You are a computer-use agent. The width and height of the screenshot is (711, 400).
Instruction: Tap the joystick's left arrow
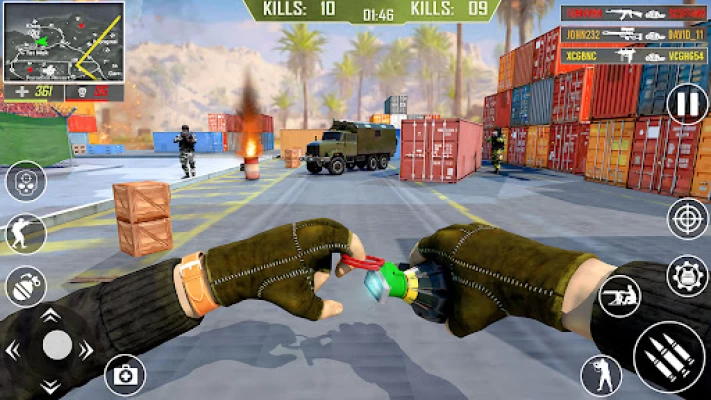point(13,351)
